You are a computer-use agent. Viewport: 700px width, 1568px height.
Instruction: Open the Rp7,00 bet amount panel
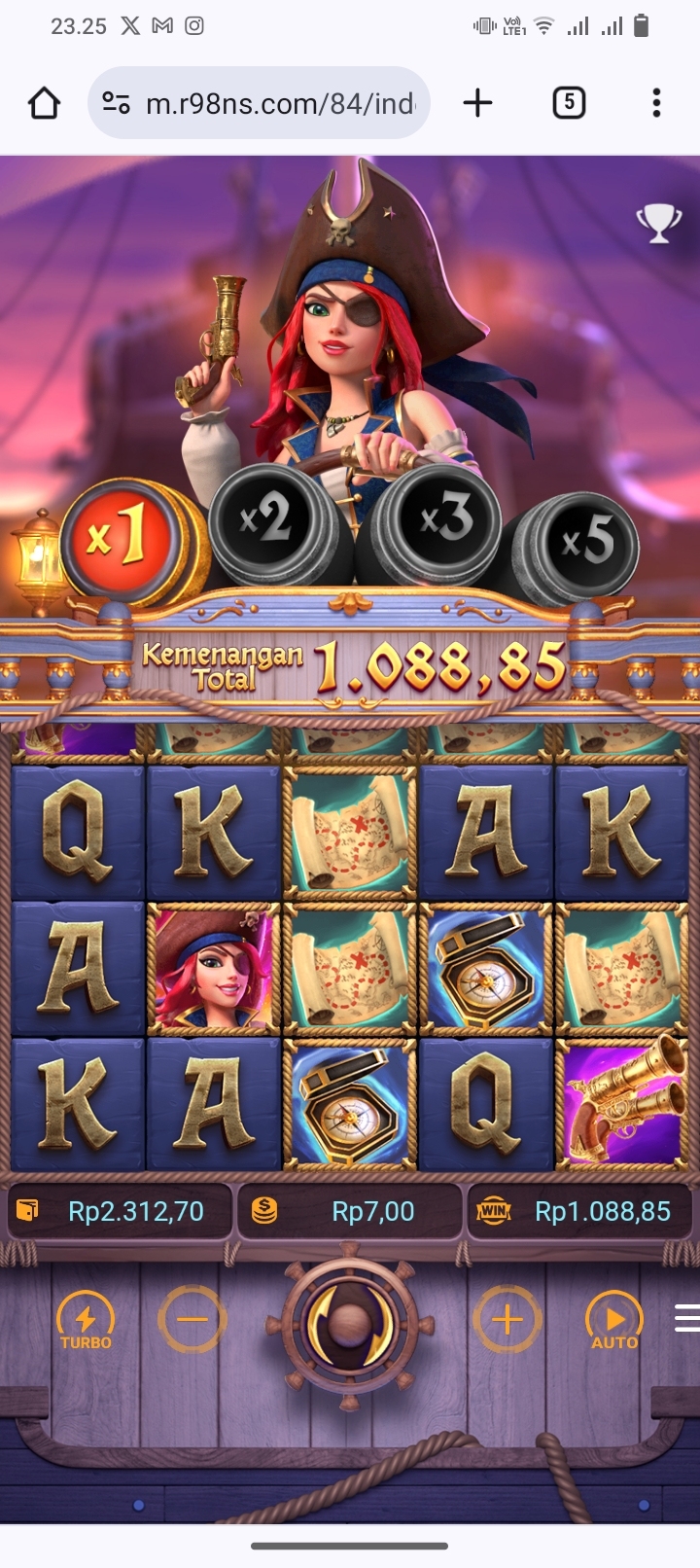click(x=350, y=1211)
